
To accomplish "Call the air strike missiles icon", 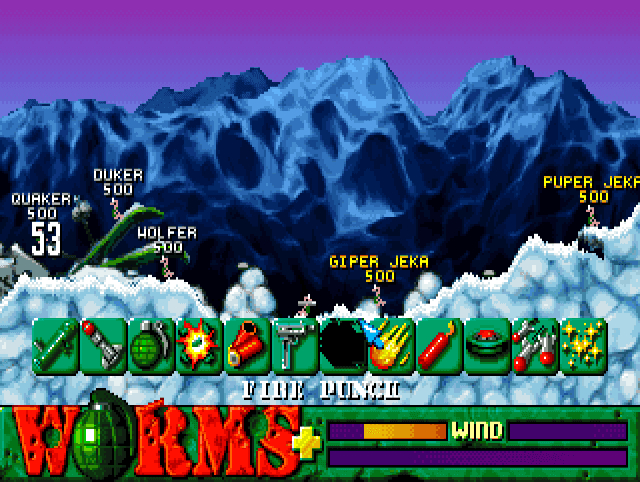I will (532, 343).
